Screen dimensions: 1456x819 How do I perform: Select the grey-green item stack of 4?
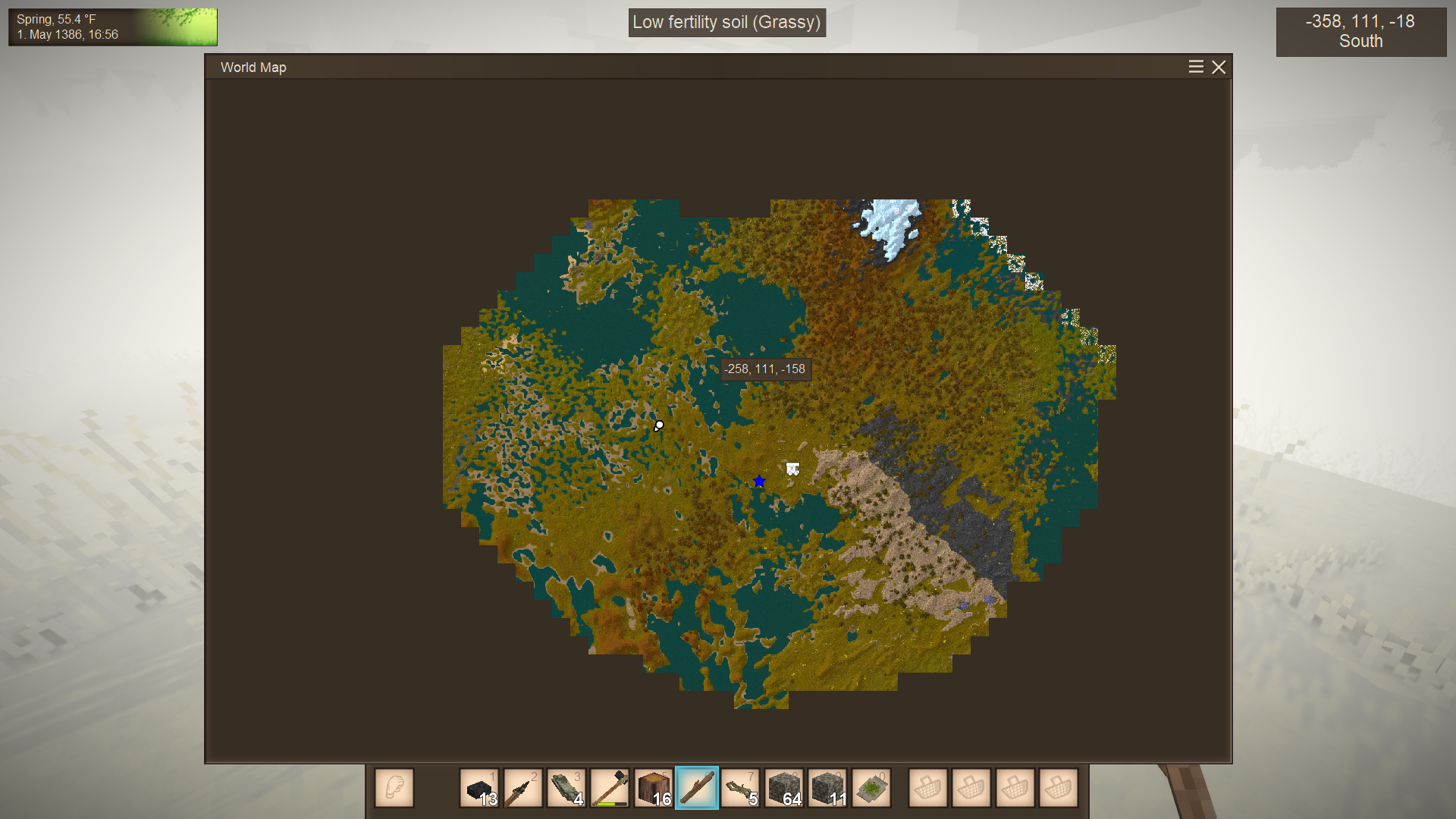coord(566,789)
